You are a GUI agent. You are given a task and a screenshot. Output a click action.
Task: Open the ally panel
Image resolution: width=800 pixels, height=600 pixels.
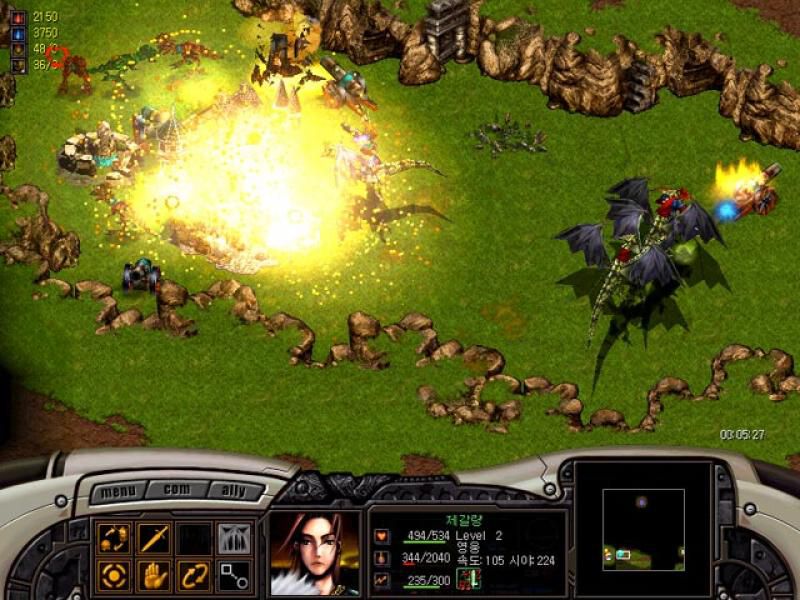click(237, 492)
